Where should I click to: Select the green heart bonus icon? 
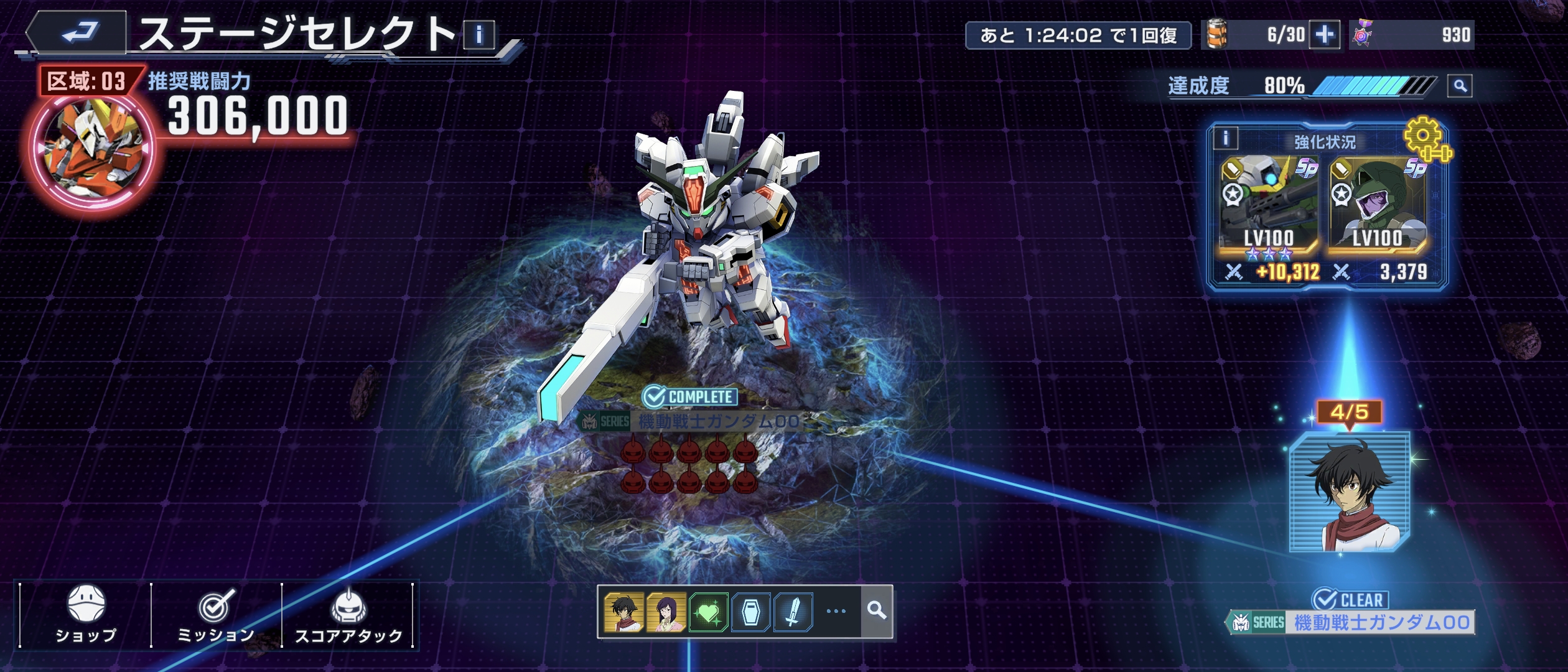pyautogui.click(x=709, y=612)
